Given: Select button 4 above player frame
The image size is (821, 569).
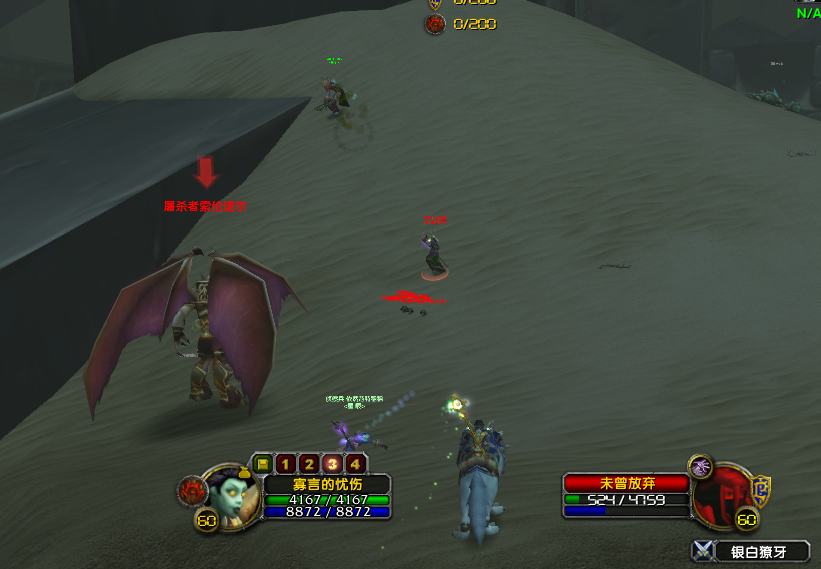Looking at the screenshot, I should (x=354, y=464).
